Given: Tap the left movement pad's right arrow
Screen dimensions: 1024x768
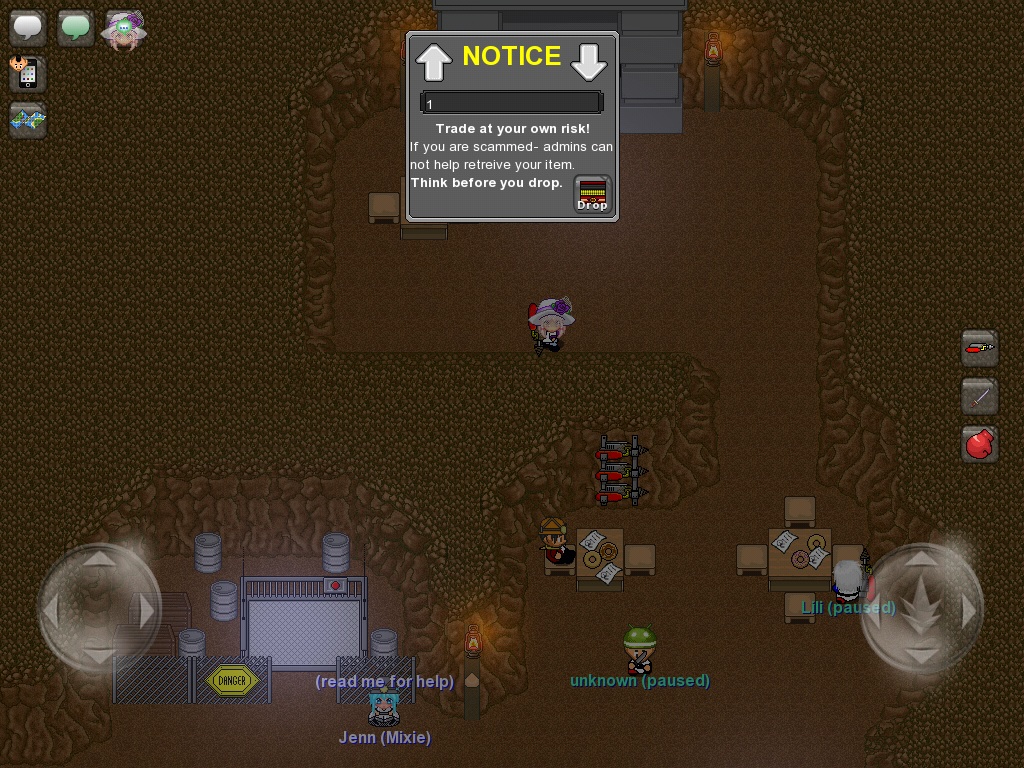Looking at the screenshot, I should click(146, 610).
